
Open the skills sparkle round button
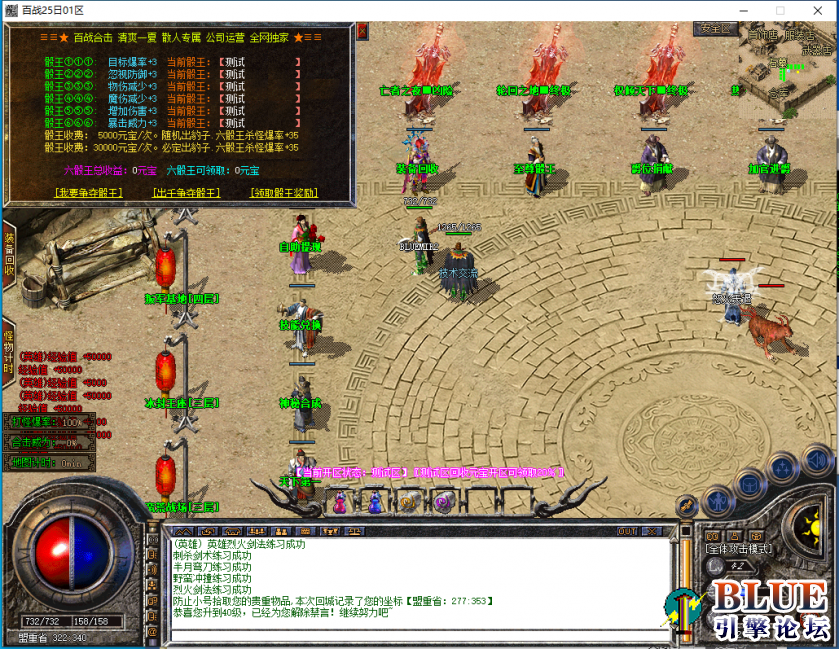[x=783, y=470]
